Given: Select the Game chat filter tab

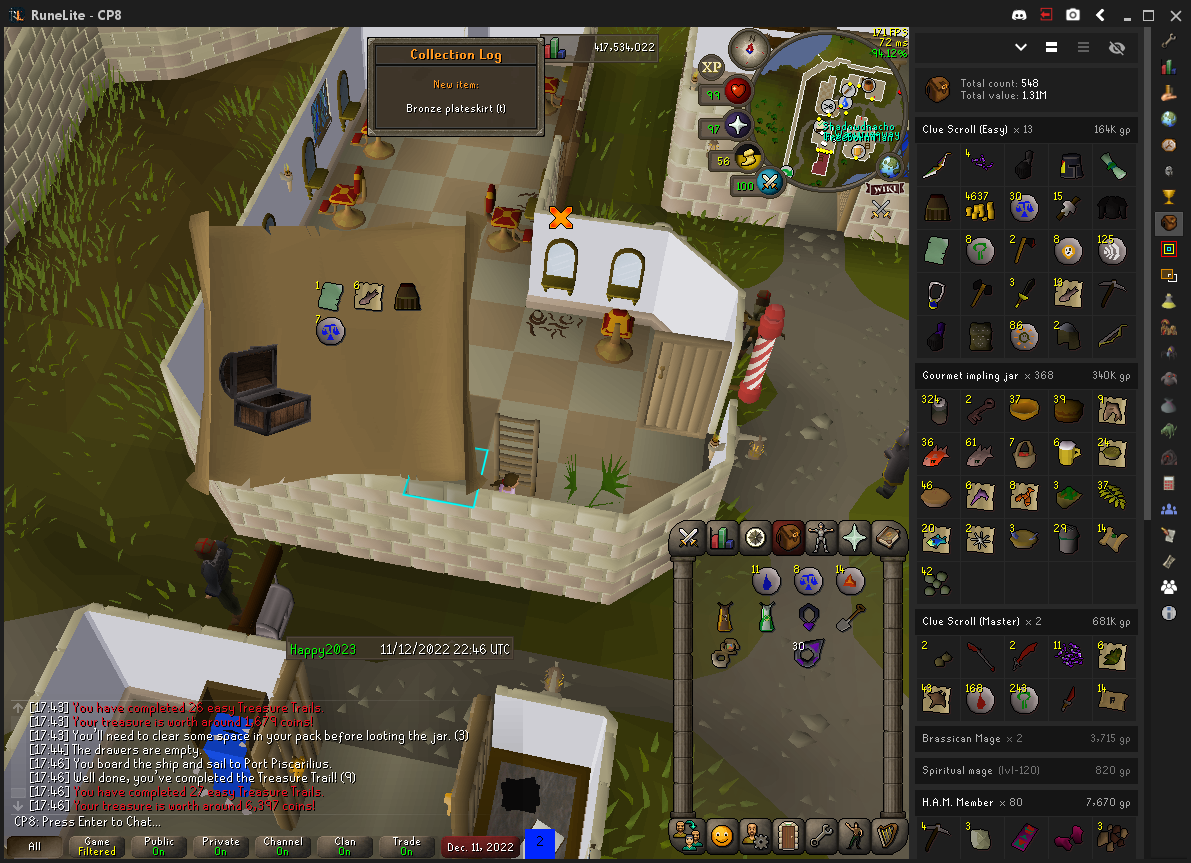Looking at the screenshot, I should (x=97, y=847).
